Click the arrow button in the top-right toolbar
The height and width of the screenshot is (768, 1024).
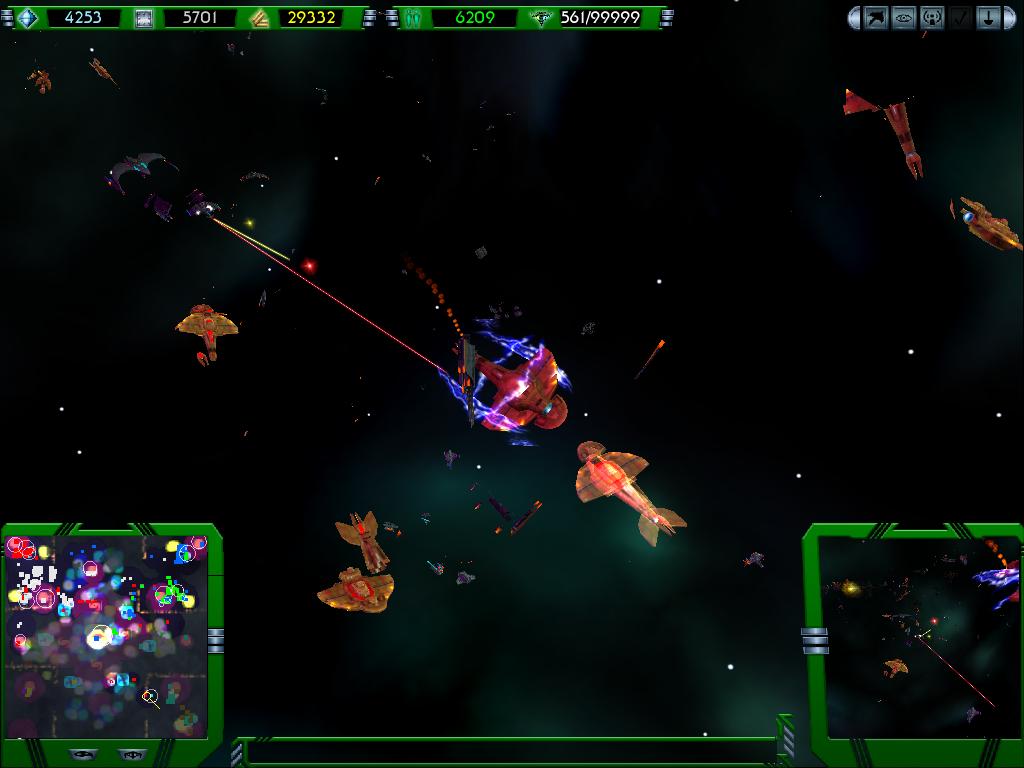(x=877, y=18)
